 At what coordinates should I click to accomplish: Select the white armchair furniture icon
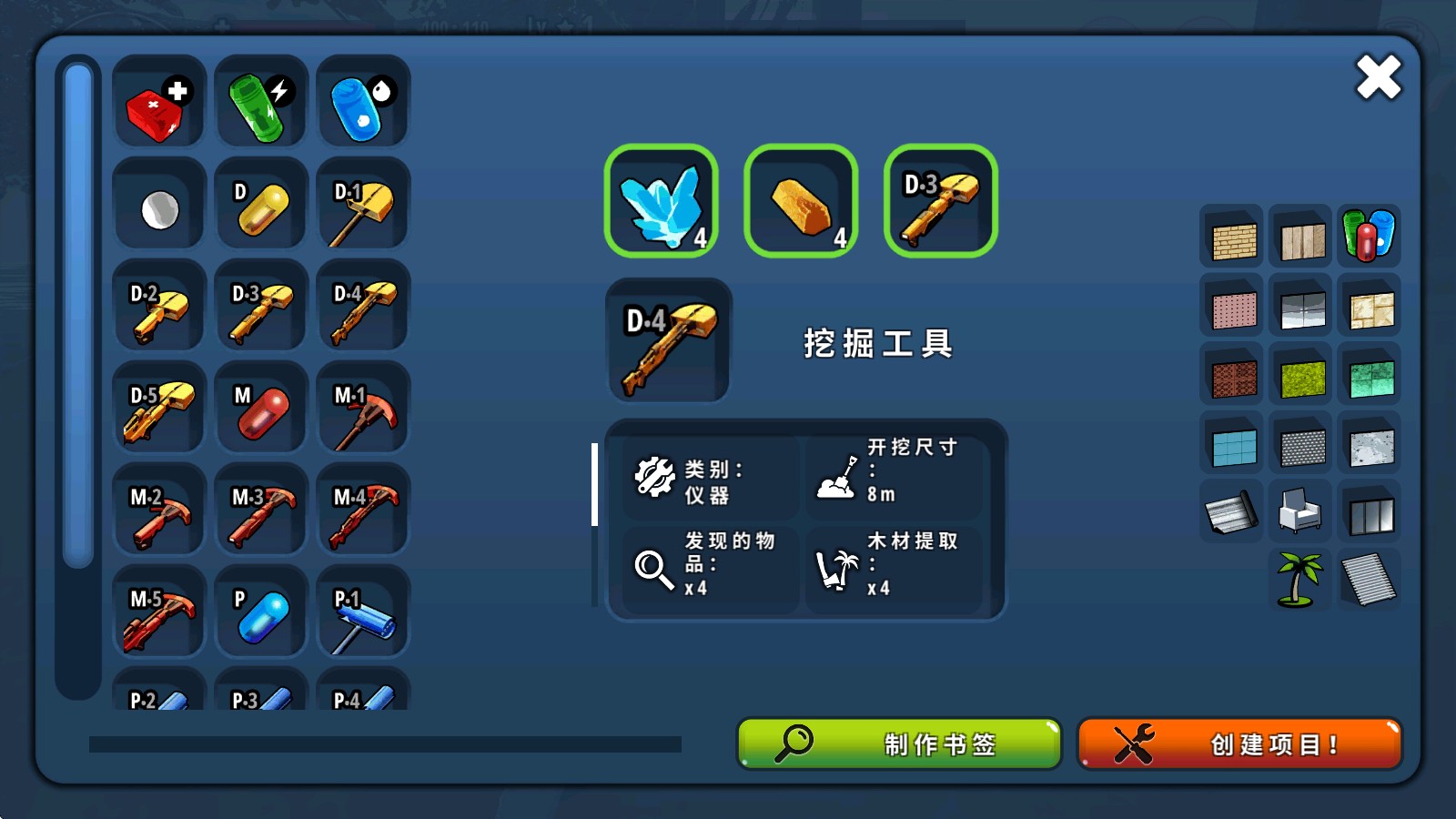tap(1300, 514)
